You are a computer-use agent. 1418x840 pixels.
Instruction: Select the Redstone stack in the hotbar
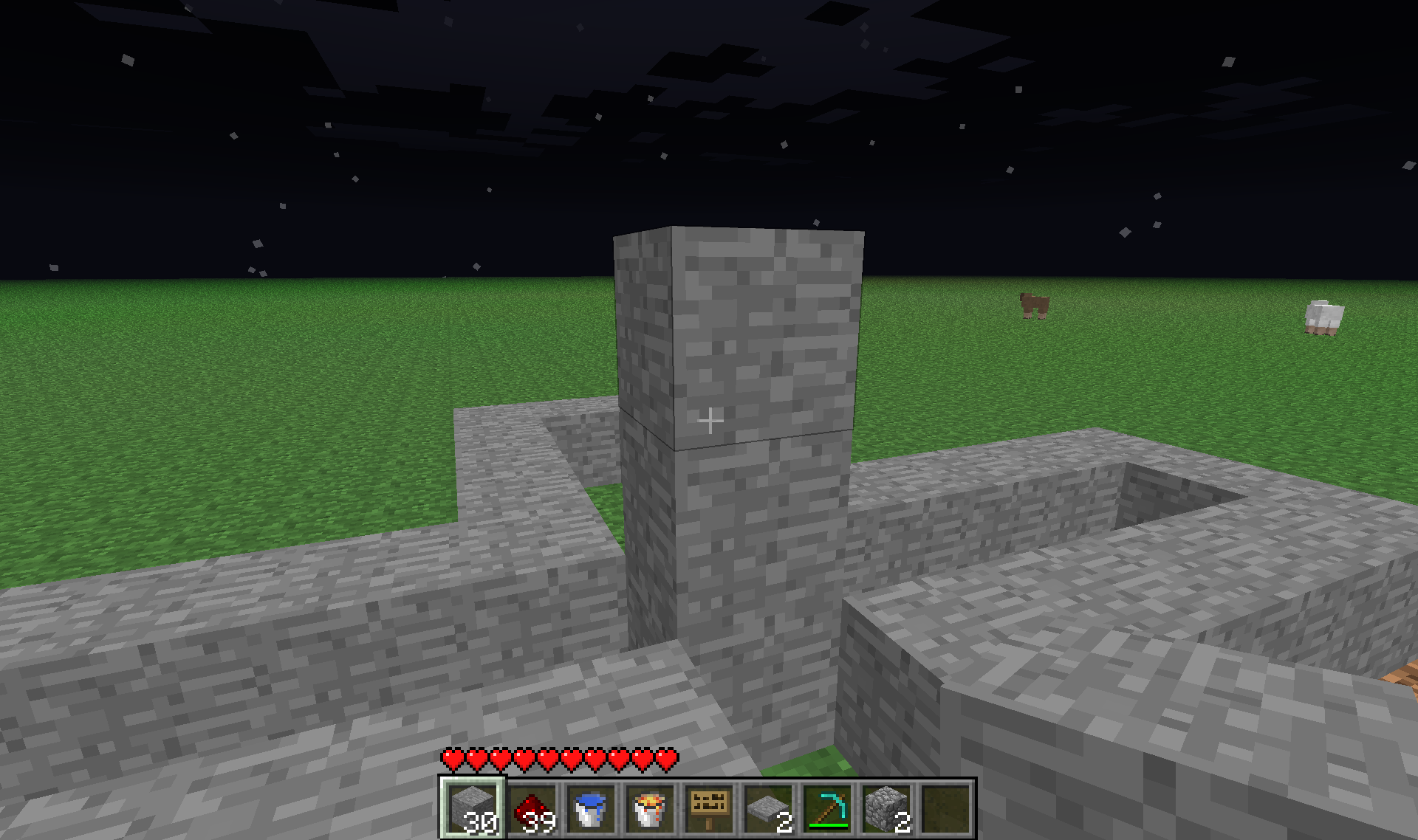click(x=533, y=808)
